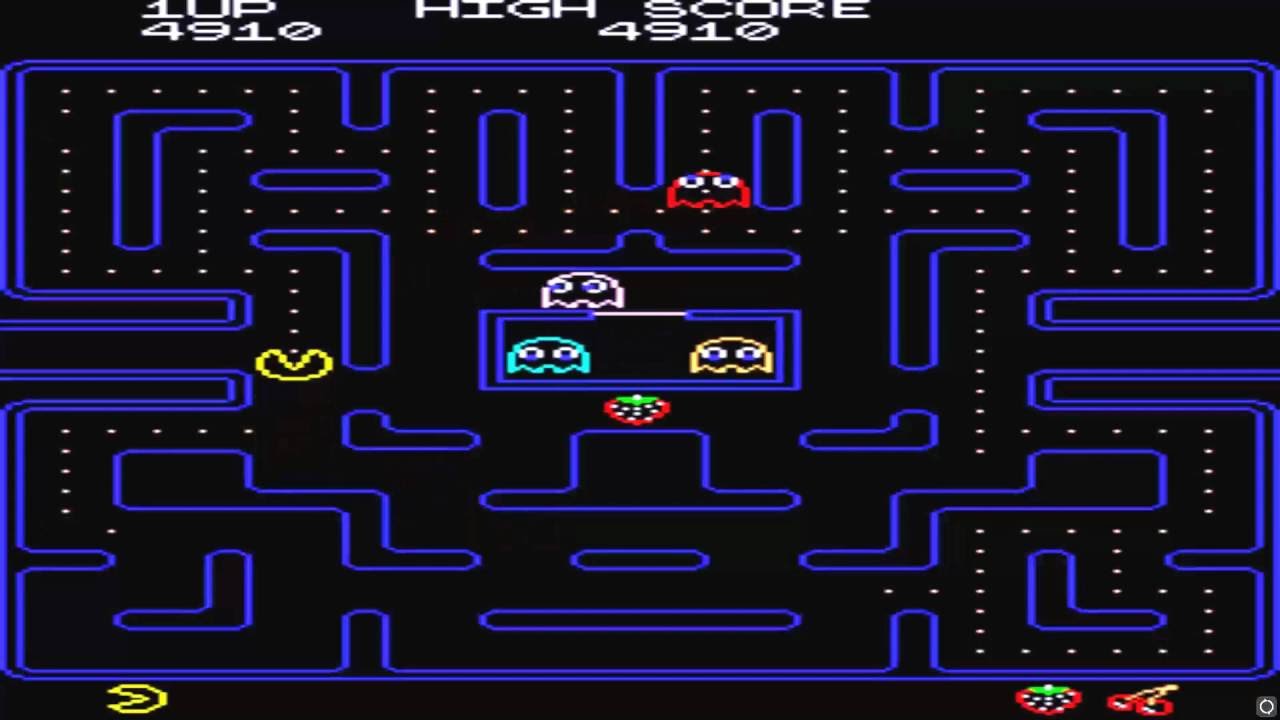Click the orange ghost Clyde in the ghost house
The height and width of the screenshot is (720, 1280).
(x=733, y=355)
